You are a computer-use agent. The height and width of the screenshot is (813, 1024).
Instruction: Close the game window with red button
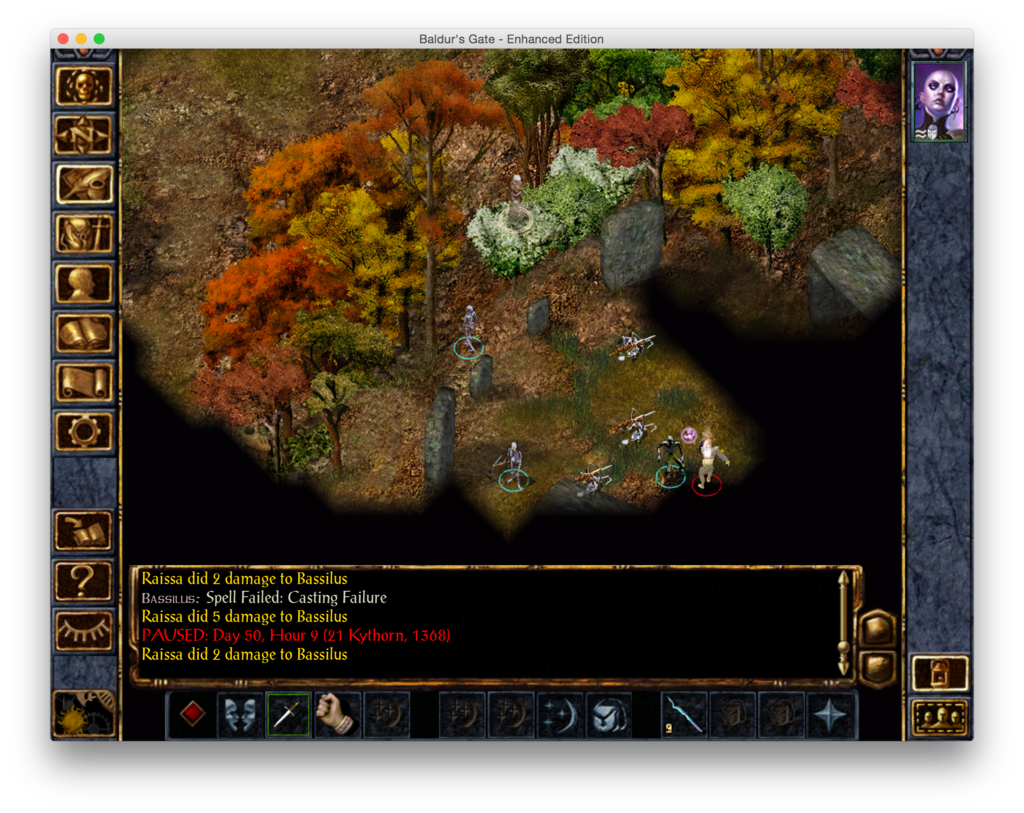click(63, 39)
